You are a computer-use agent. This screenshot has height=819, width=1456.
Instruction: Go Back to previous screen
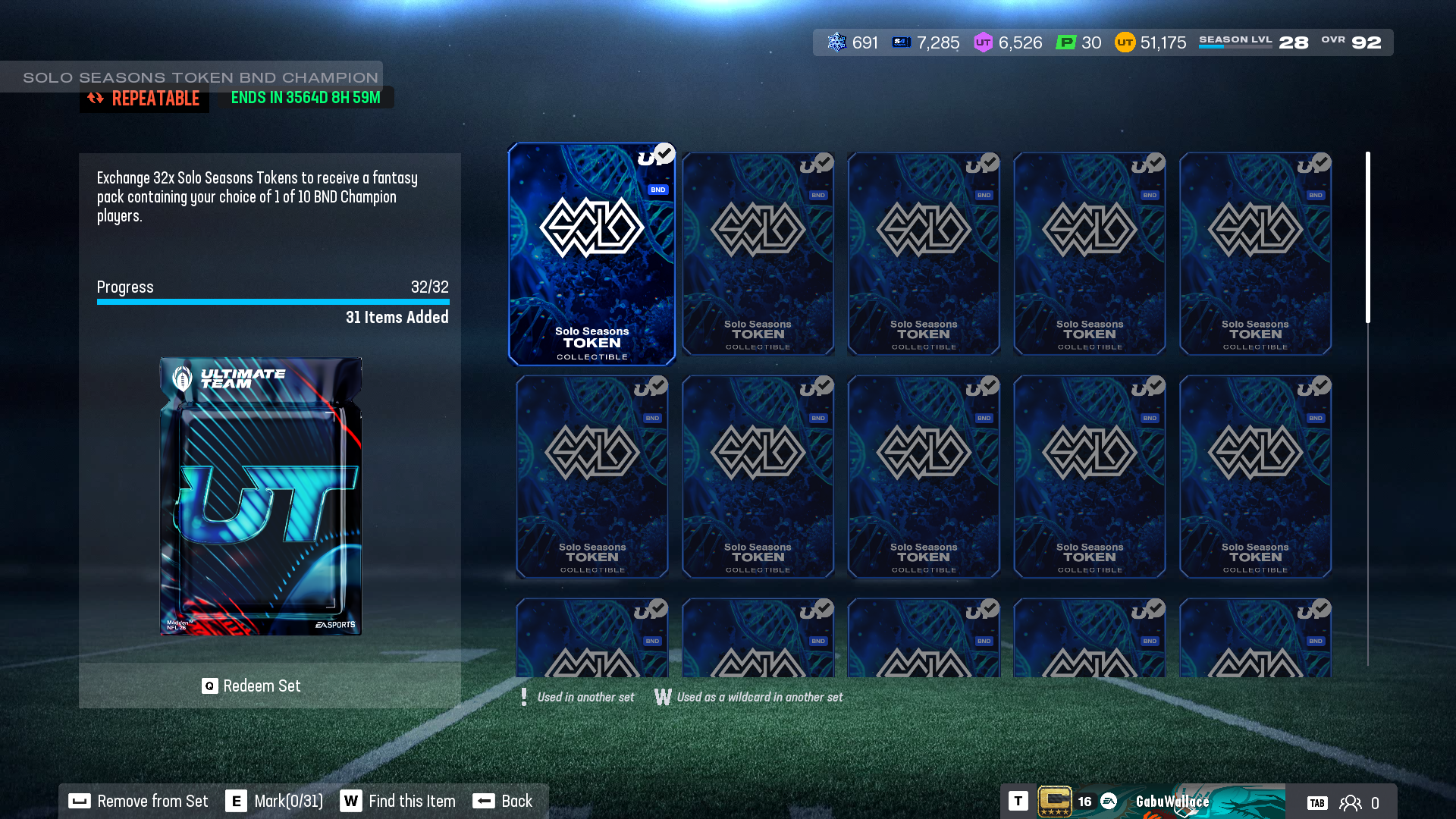click(x=503, y=802)
